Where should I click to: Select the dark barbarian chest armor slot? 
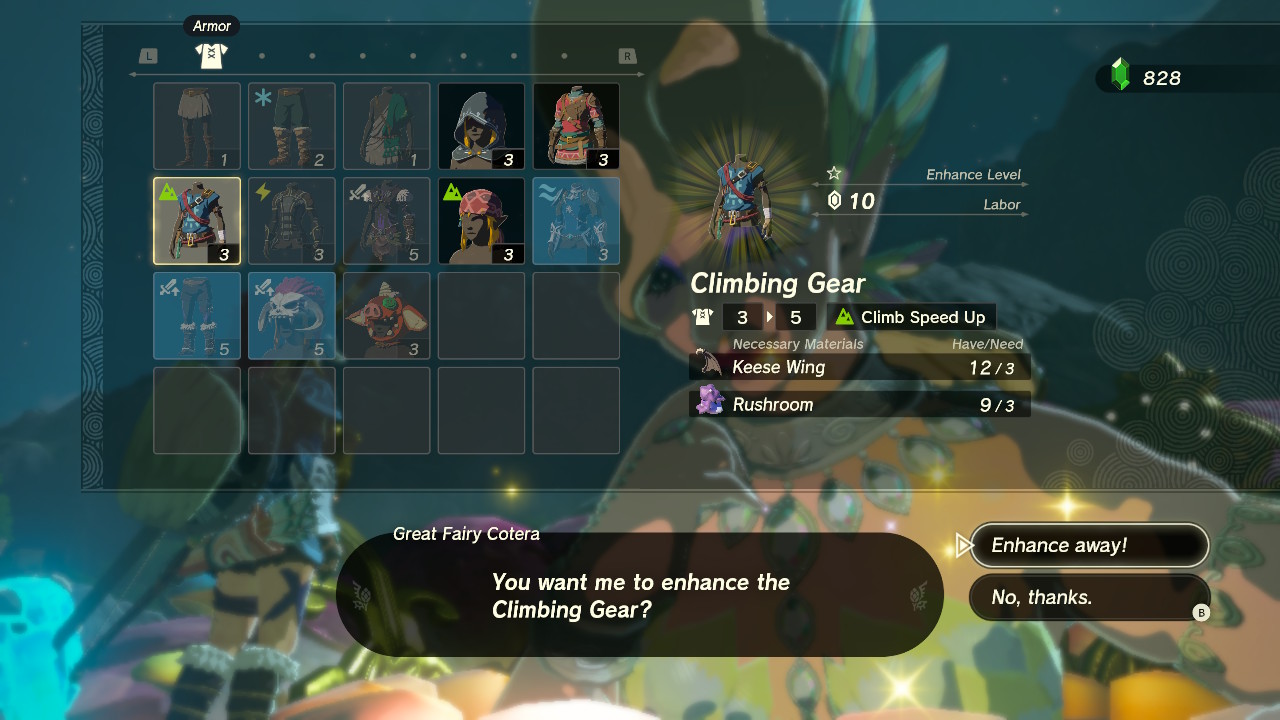coord(386,221)
